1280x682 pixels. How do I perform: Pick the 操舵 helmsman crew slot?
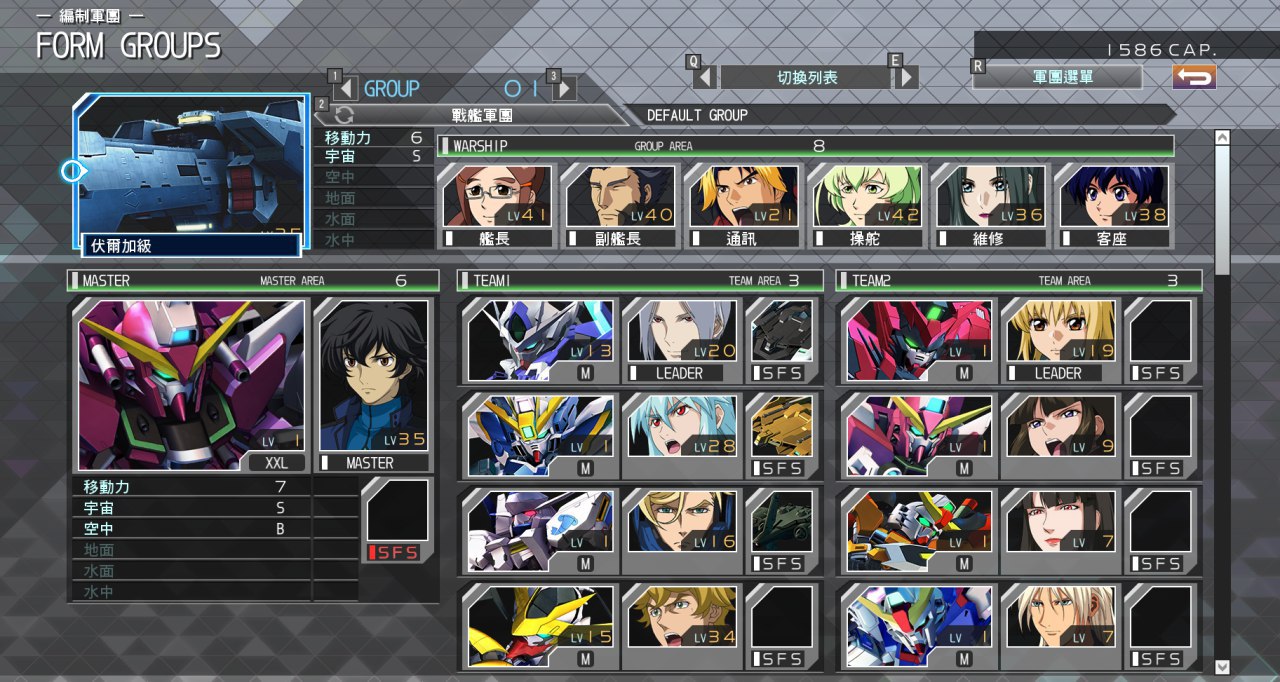pyautogui.click(x=867, y=205)
